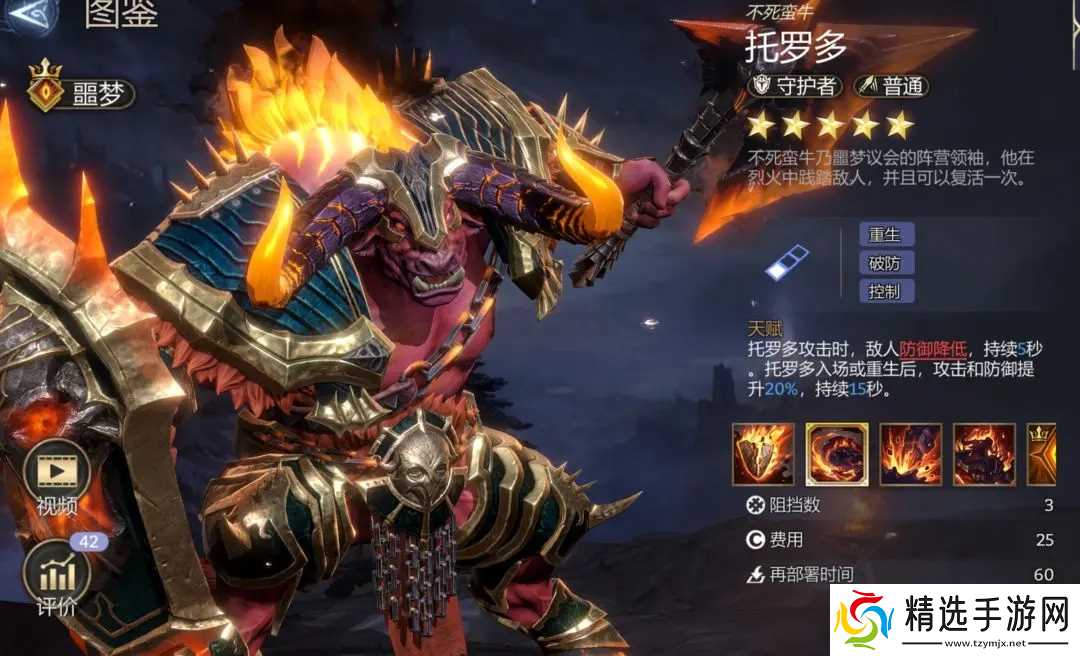The image size is (1080, 656).
Task: Choose the highlighted fire swirl skill icon
Action: tap(837, 454)
